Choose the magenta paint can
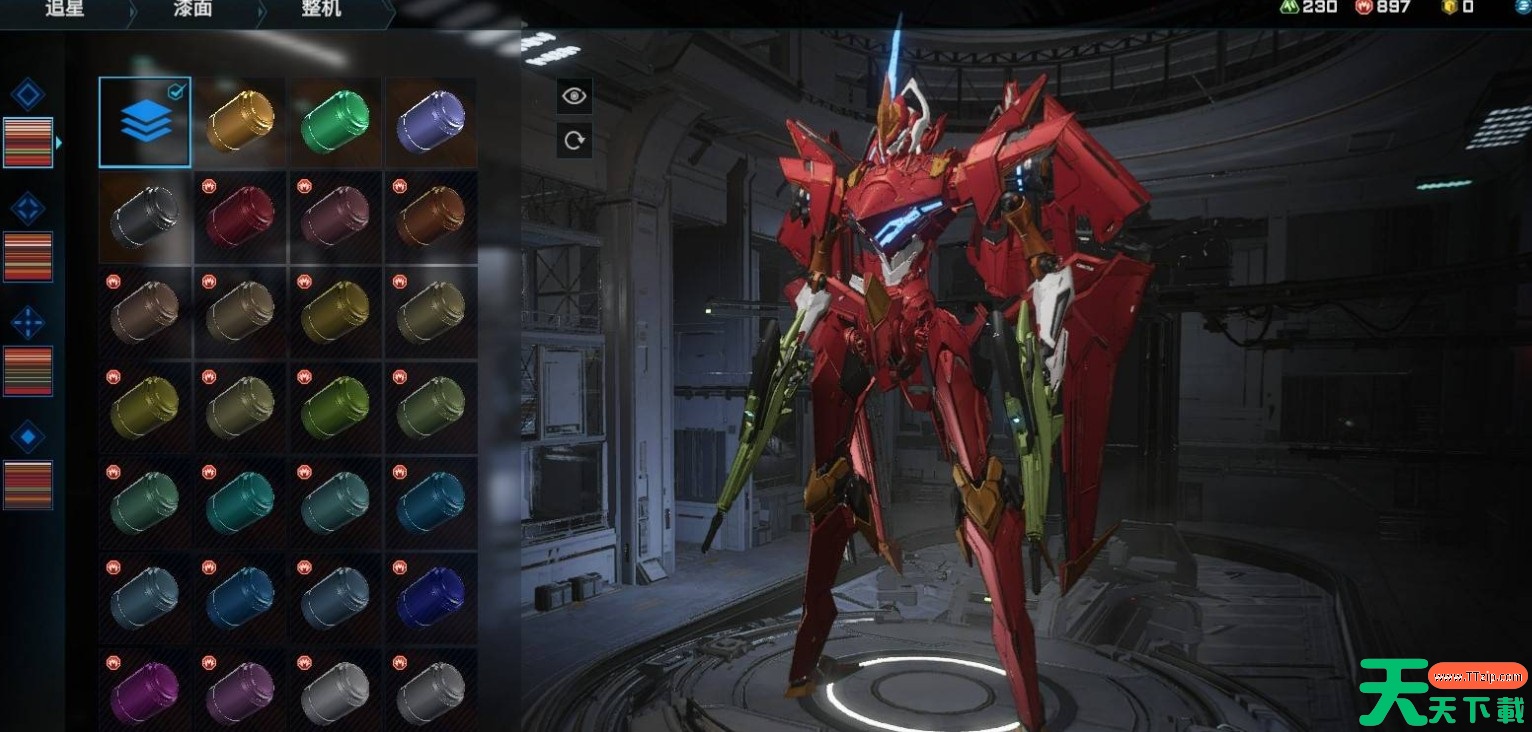 tap(145, 692)
